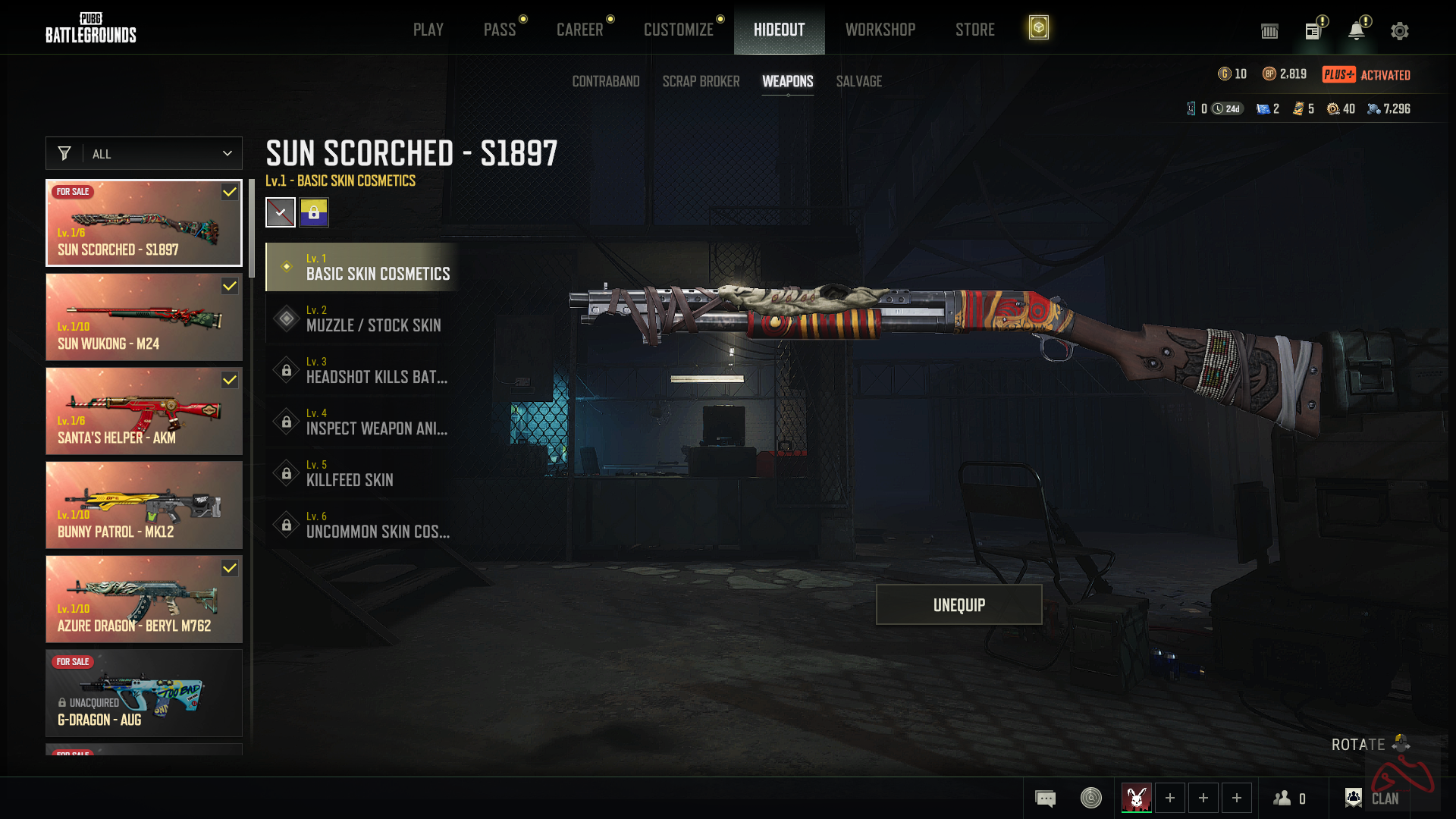Switch to the Contraband tab
This screenshot has width=1456, height=819.
[x=605, y=81]
